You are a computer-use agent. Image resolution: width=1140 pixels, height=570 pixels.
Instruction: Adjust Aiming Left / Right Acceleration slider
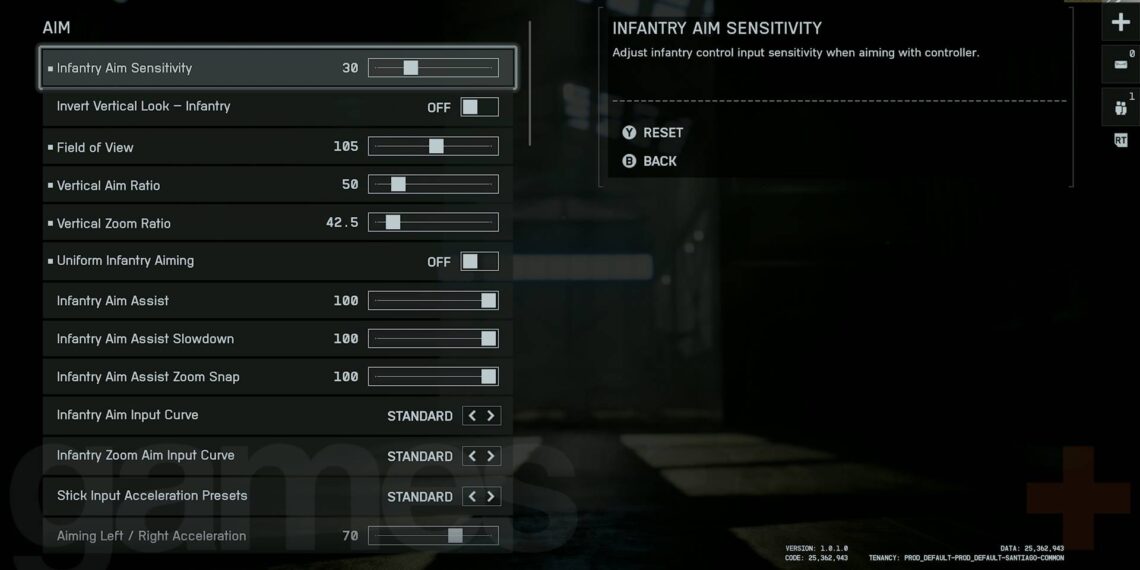click(433, 536)
